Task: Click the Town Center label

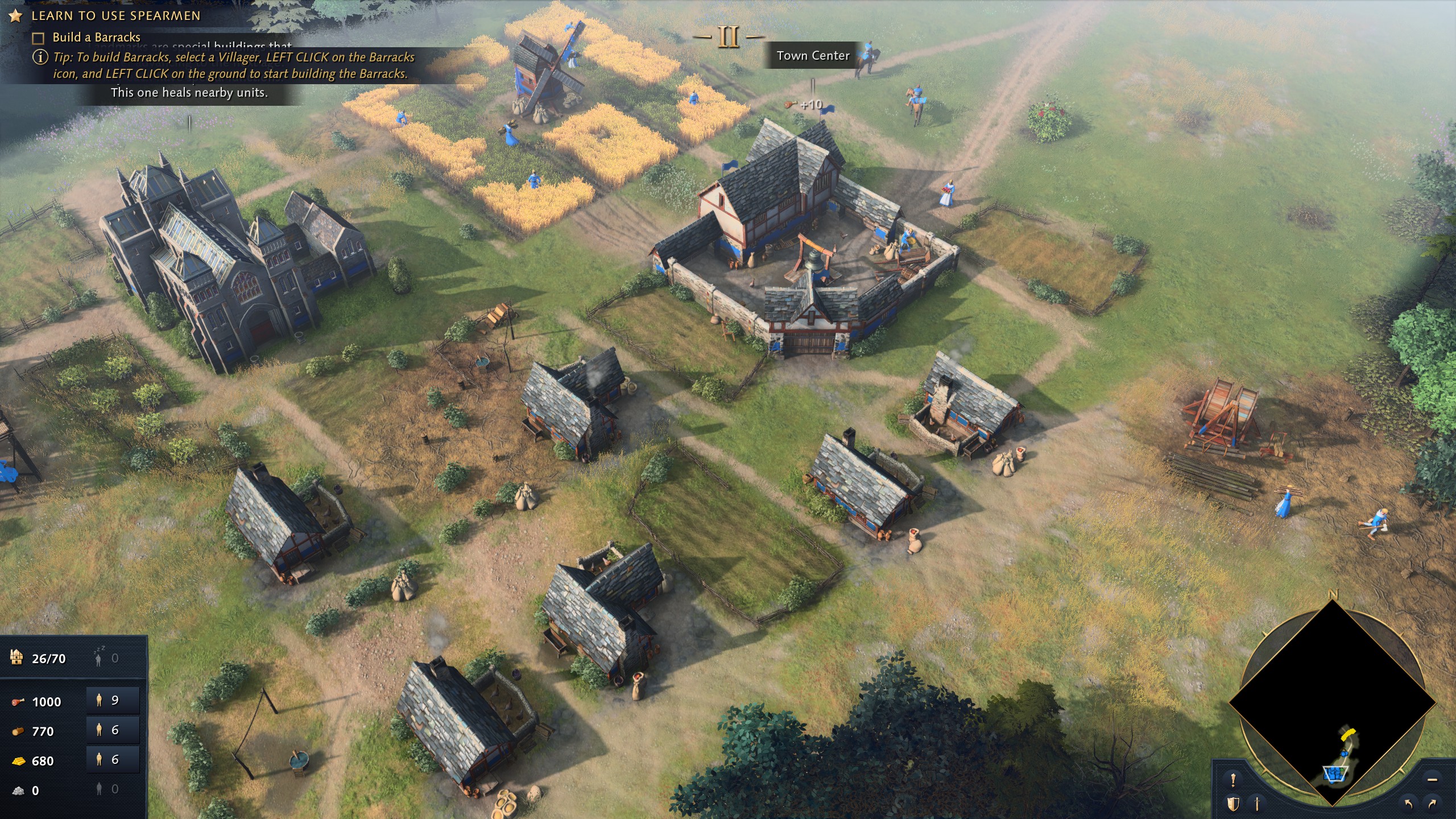Action: (x=813, y=56)
